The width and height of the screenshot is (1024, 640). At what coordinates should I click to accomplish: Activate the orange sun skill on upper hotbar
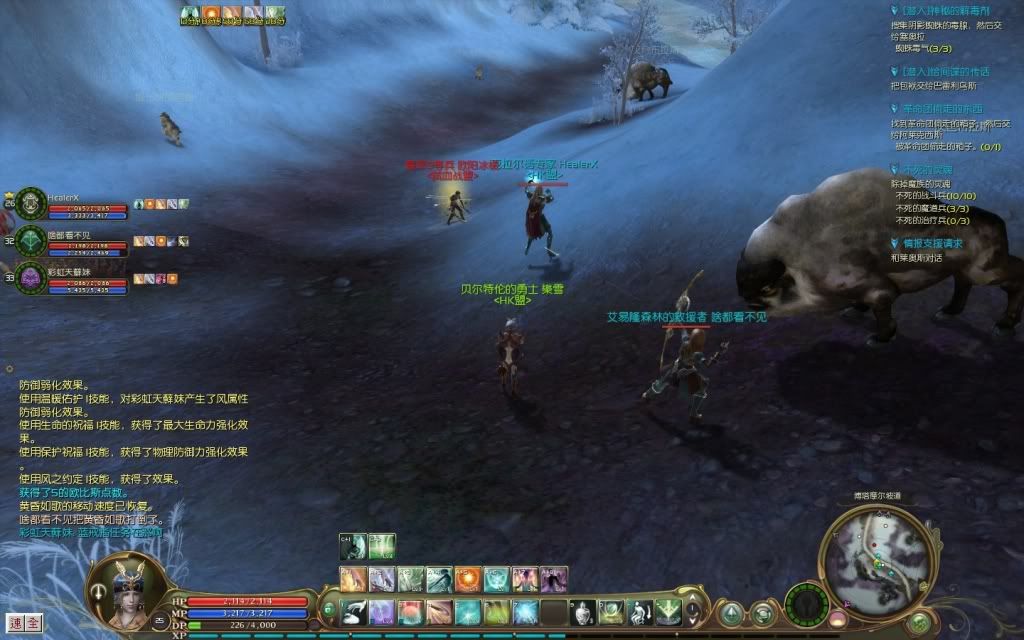[468, 578]
